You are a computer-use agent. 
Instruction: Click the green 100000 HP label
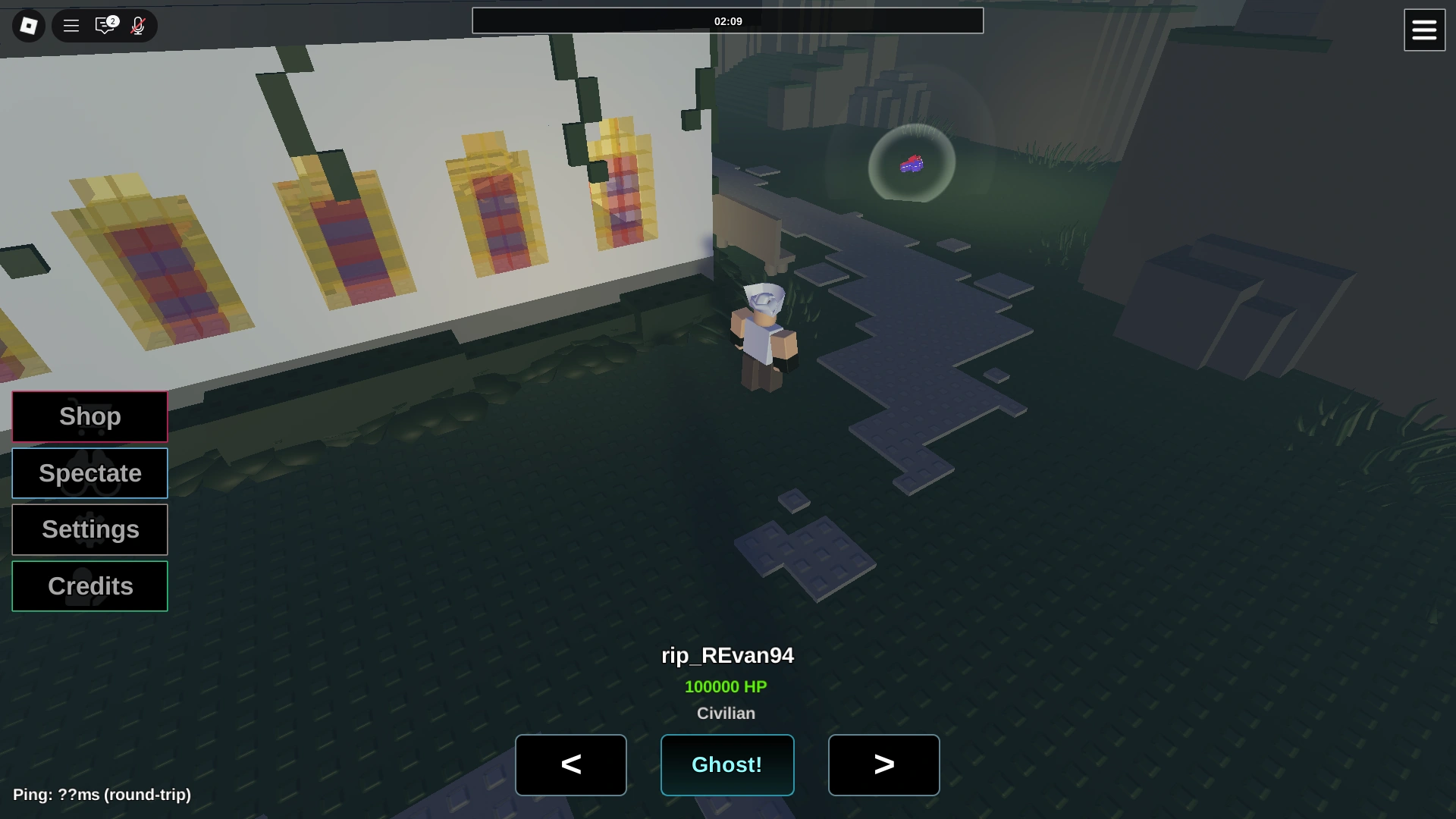pyautogui.click(x=726, y=687)
